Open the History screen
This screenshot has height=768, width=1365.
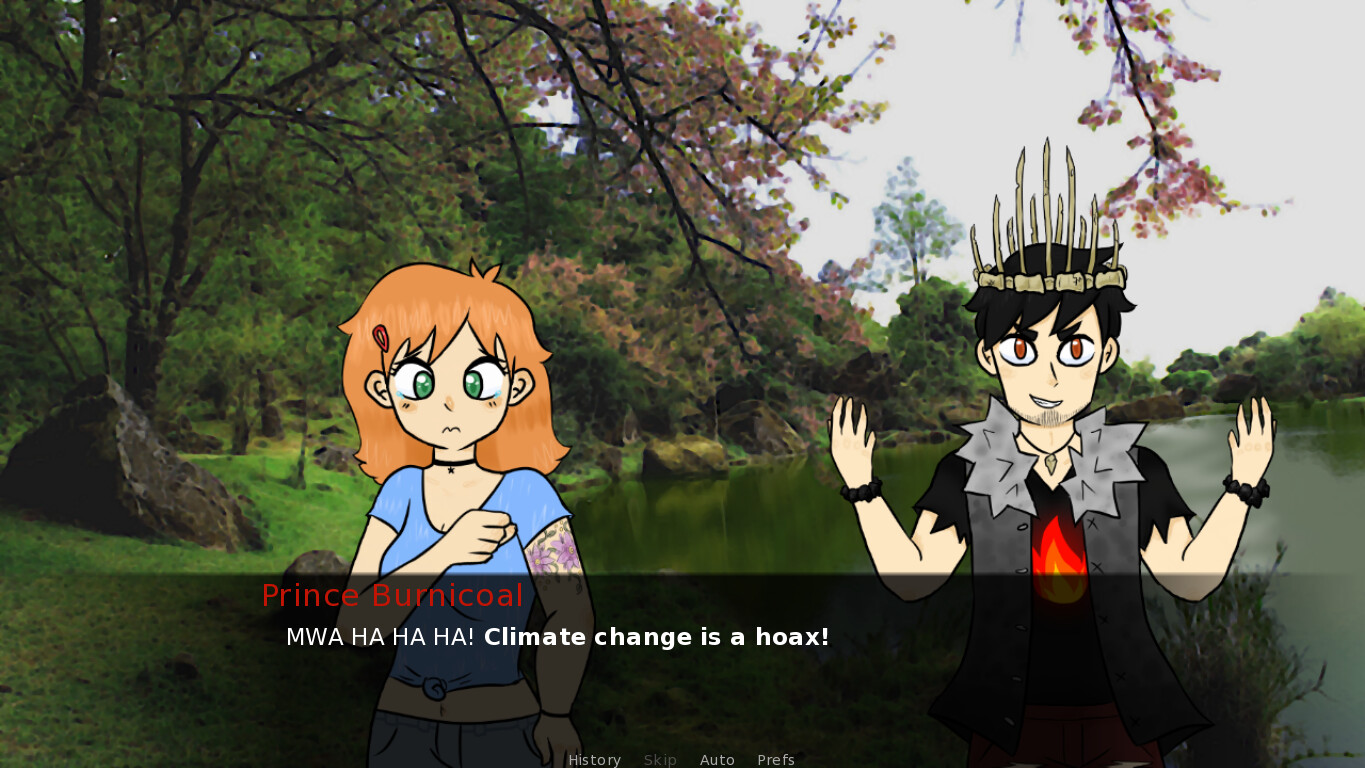coord(594,760)
